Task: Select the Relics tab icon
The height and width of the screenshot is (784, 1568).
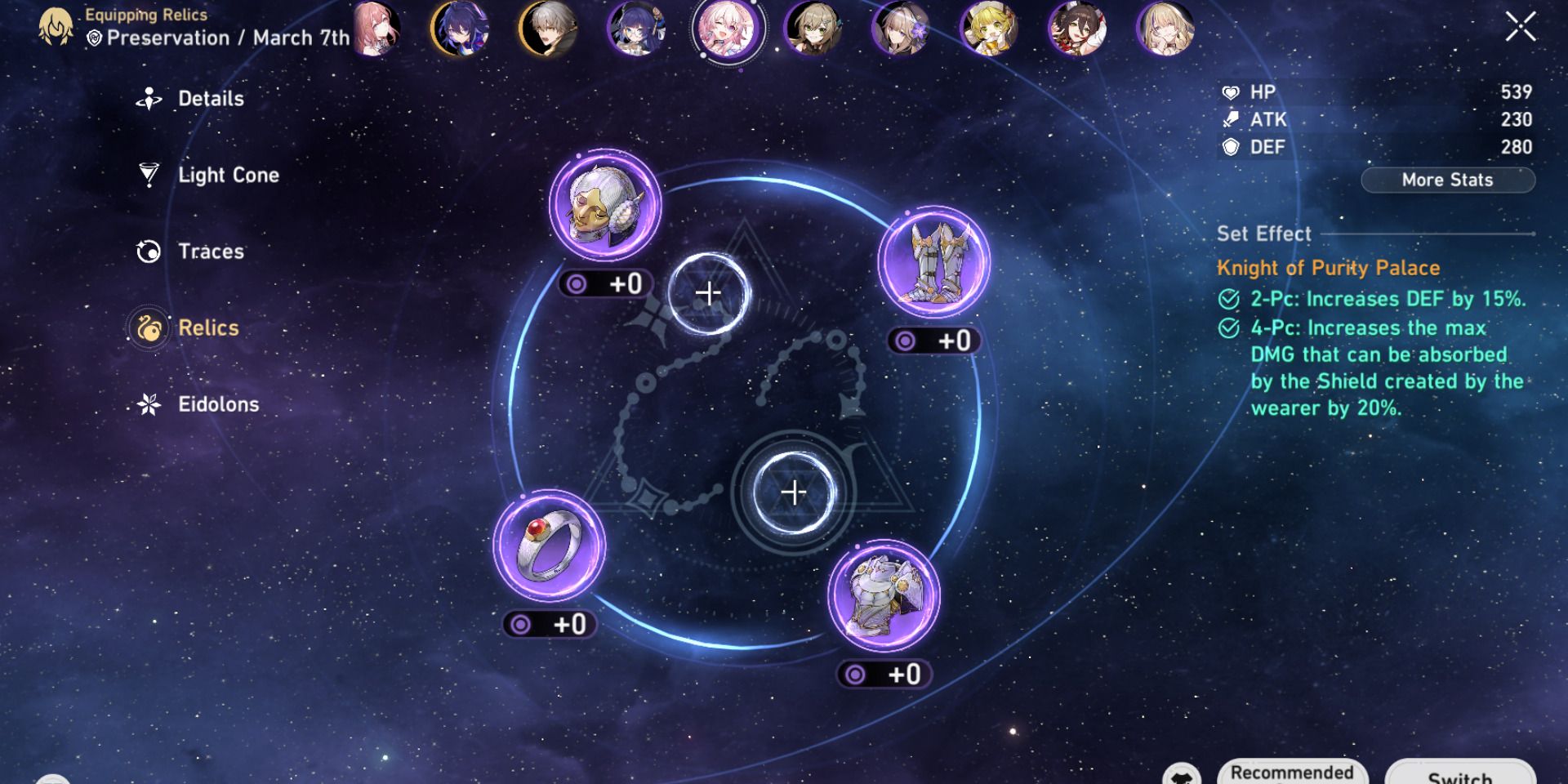Action: pyautogui.click(x=147, y=328)
